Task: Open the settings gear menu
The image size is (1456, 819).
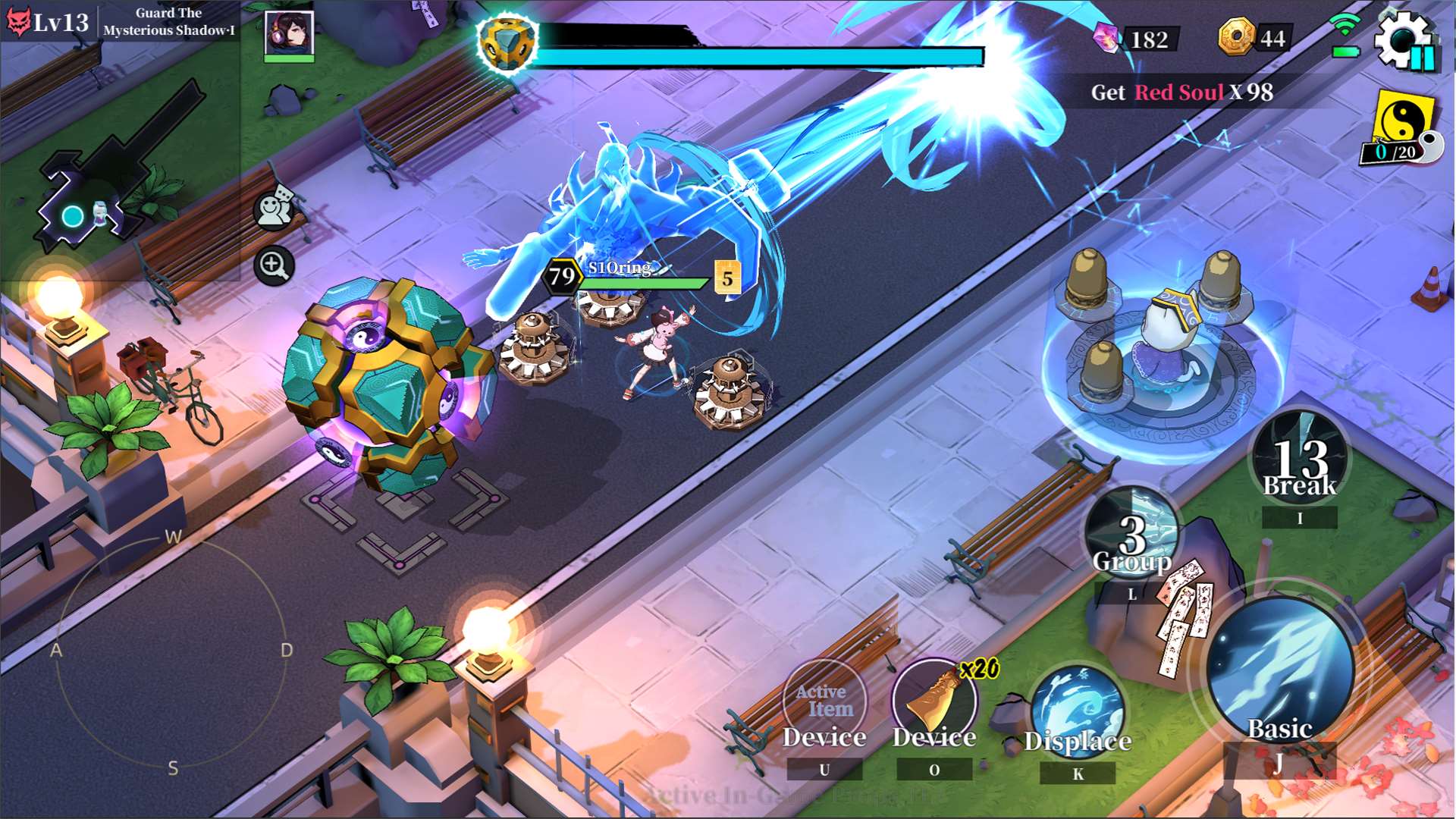Action: [x=1403, y=38]
